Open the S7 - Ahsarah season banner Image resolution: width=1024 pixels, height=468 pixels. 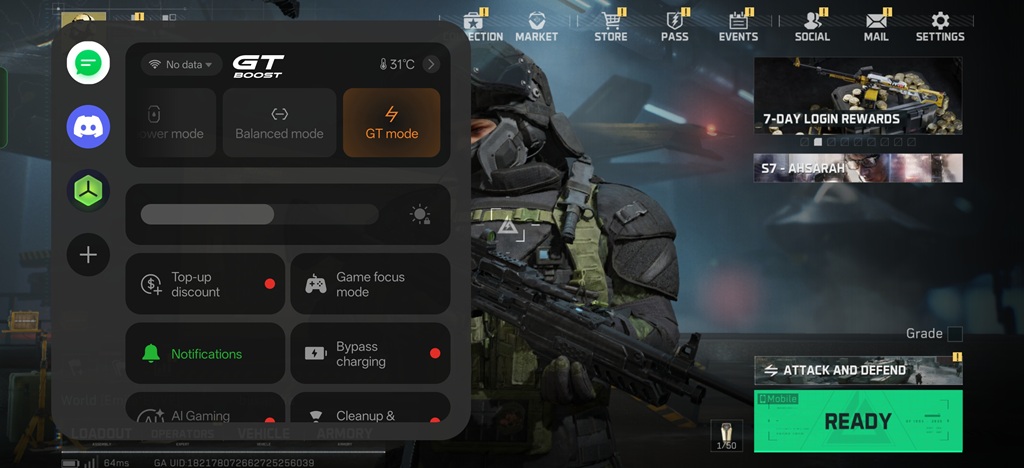(858, 168)
